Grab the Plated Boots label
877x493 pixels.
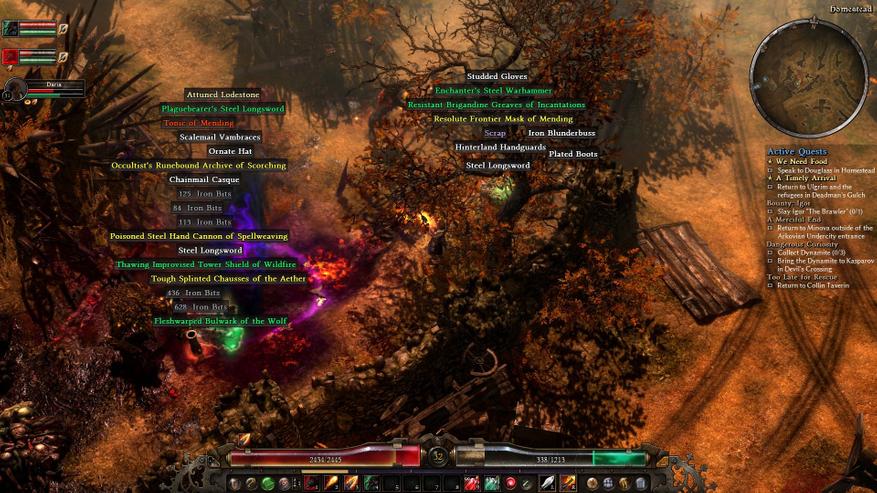click(x=573, y=154)
